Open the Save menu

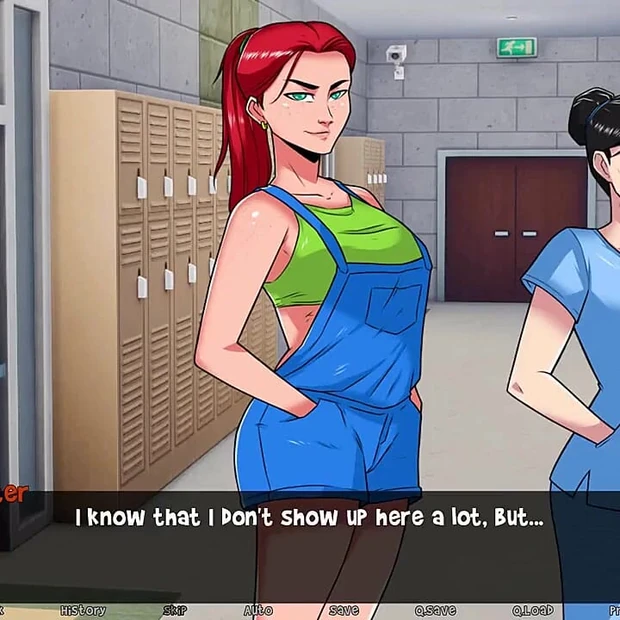(x=343, y=610)
